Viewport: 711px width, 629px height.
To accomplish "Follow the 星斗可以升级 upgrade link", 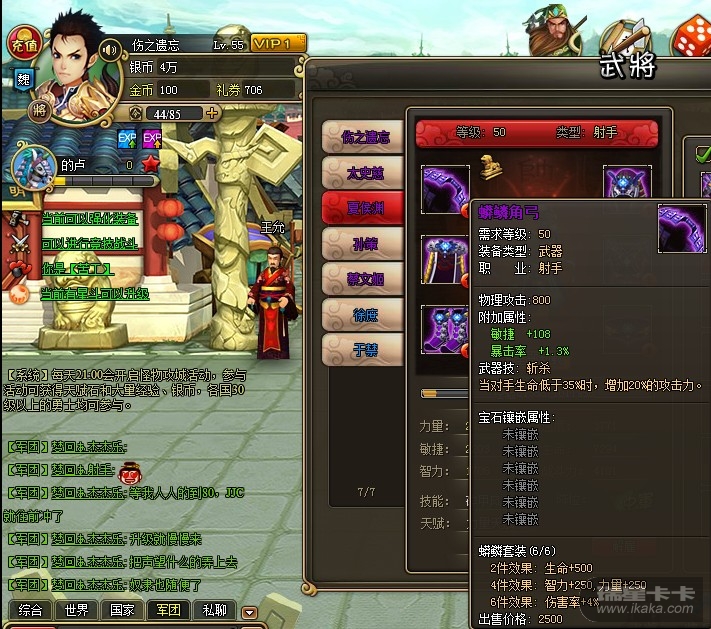I will tap(94, 294).
